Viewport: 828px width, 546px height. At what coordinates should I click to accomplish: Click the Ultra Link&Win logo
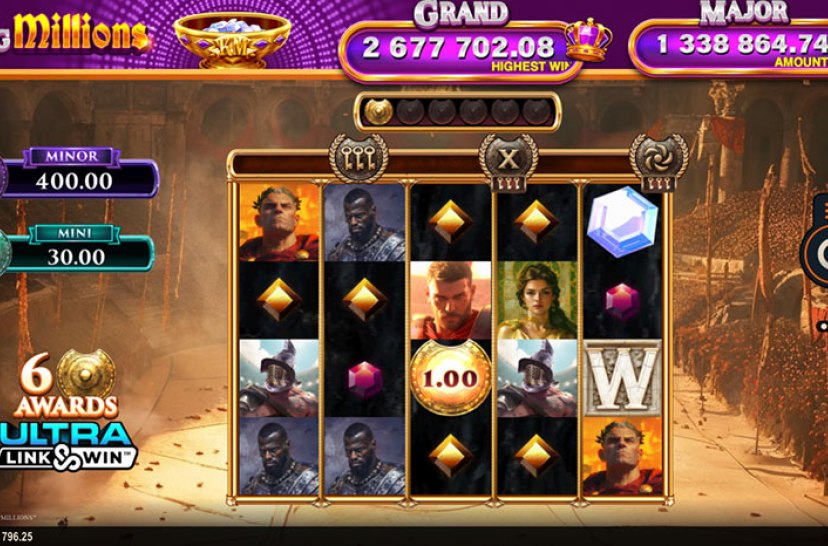pyautogui.click(x=68, y=446)
